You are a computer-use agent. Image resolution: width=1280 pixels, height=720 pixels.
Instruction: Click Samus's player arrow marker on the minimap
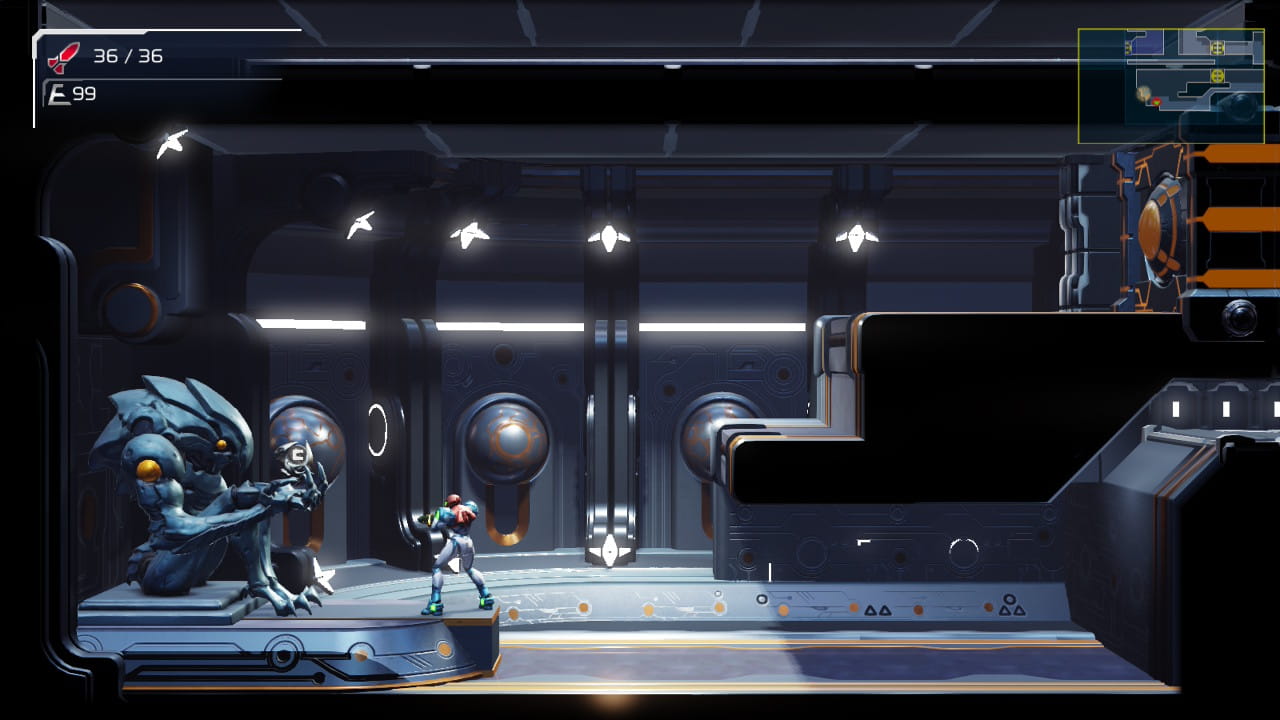pos(1157,102)
